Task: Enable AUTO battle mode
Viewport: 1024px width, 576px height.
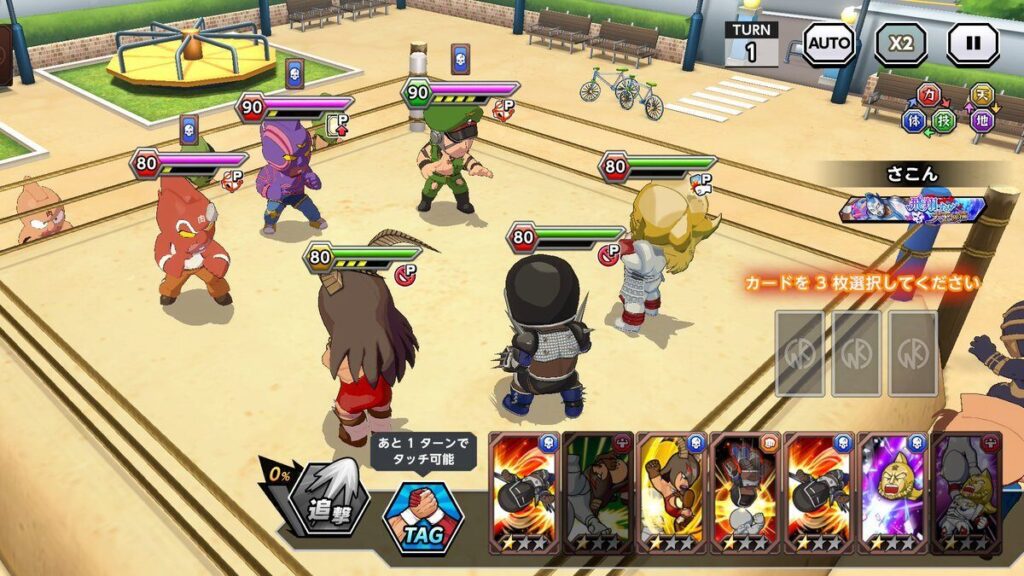Action: [829, 45]
